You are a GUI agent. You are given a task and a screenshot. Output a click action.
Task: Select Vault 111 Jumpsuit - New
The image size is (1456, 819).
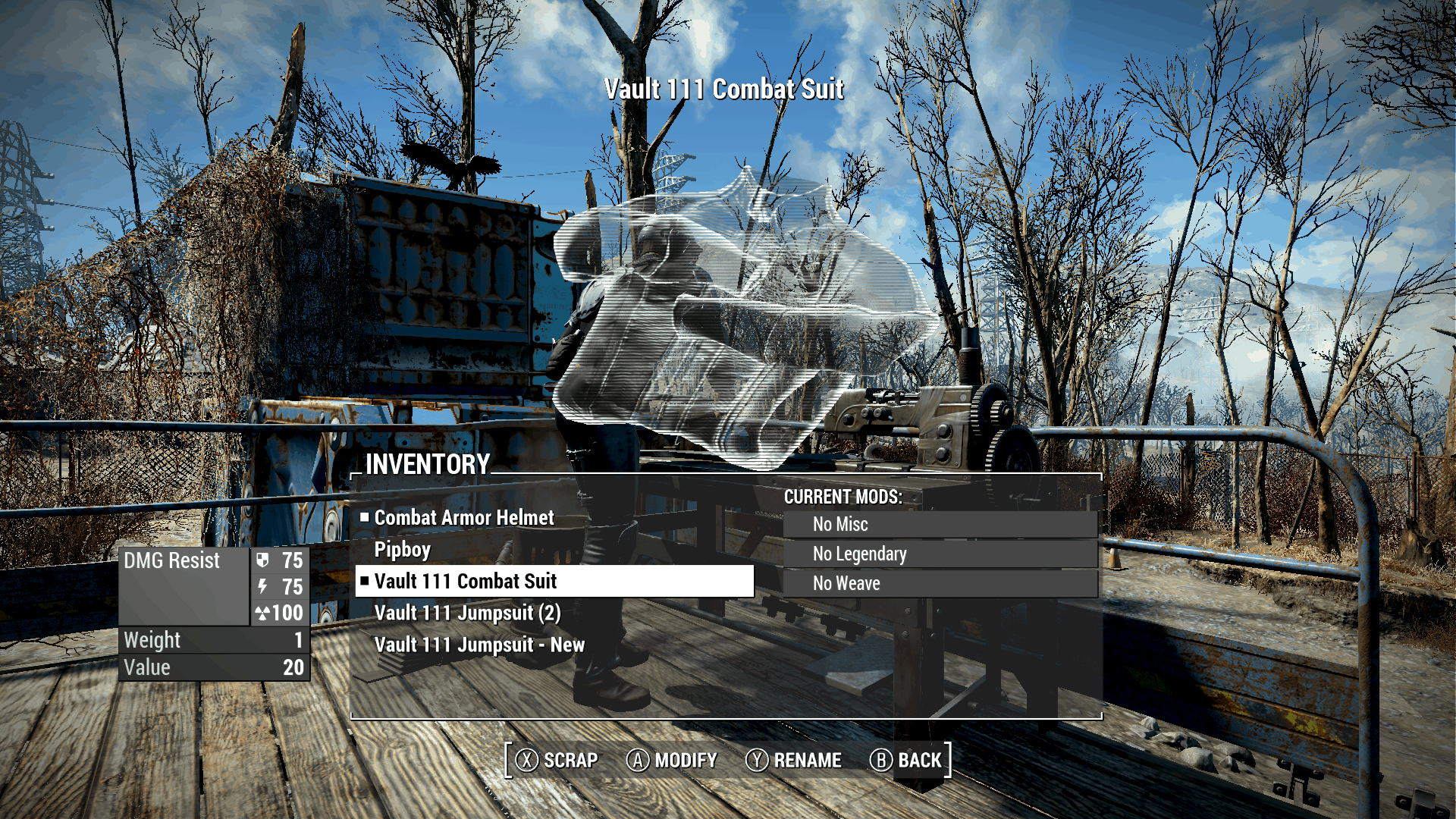click(479, 645)
